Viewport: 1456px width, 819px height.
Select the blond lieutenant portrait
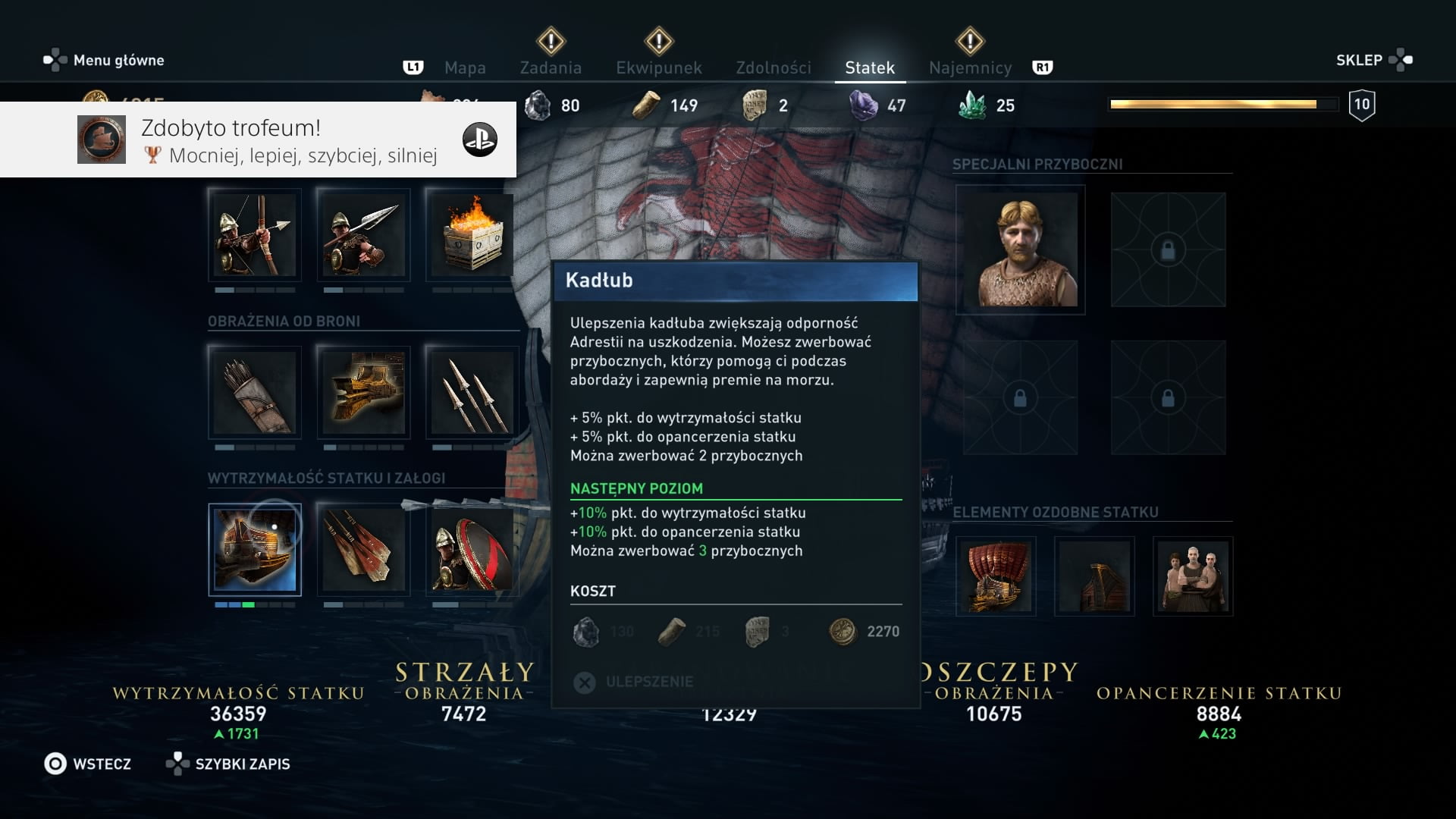(x=1020, y=249)
